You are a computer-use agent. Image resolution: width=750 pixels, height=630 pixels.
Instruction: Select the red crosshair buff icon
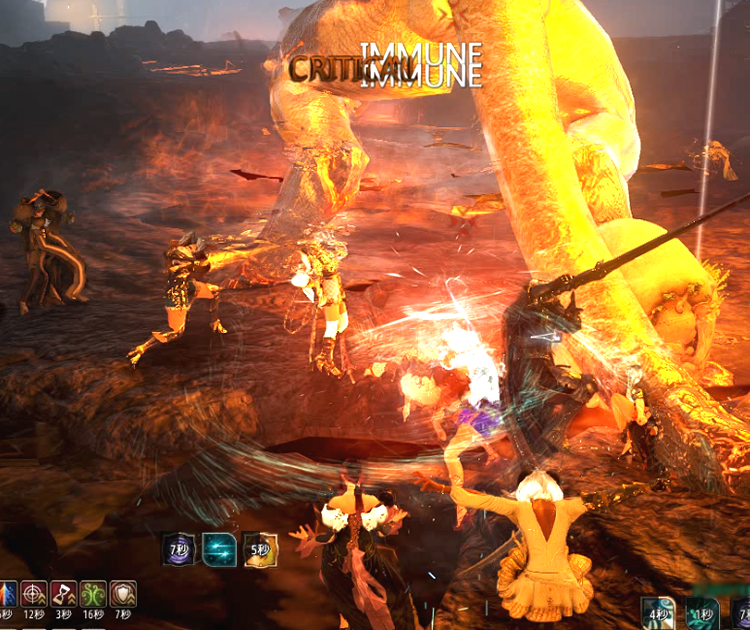coord(34,596)
